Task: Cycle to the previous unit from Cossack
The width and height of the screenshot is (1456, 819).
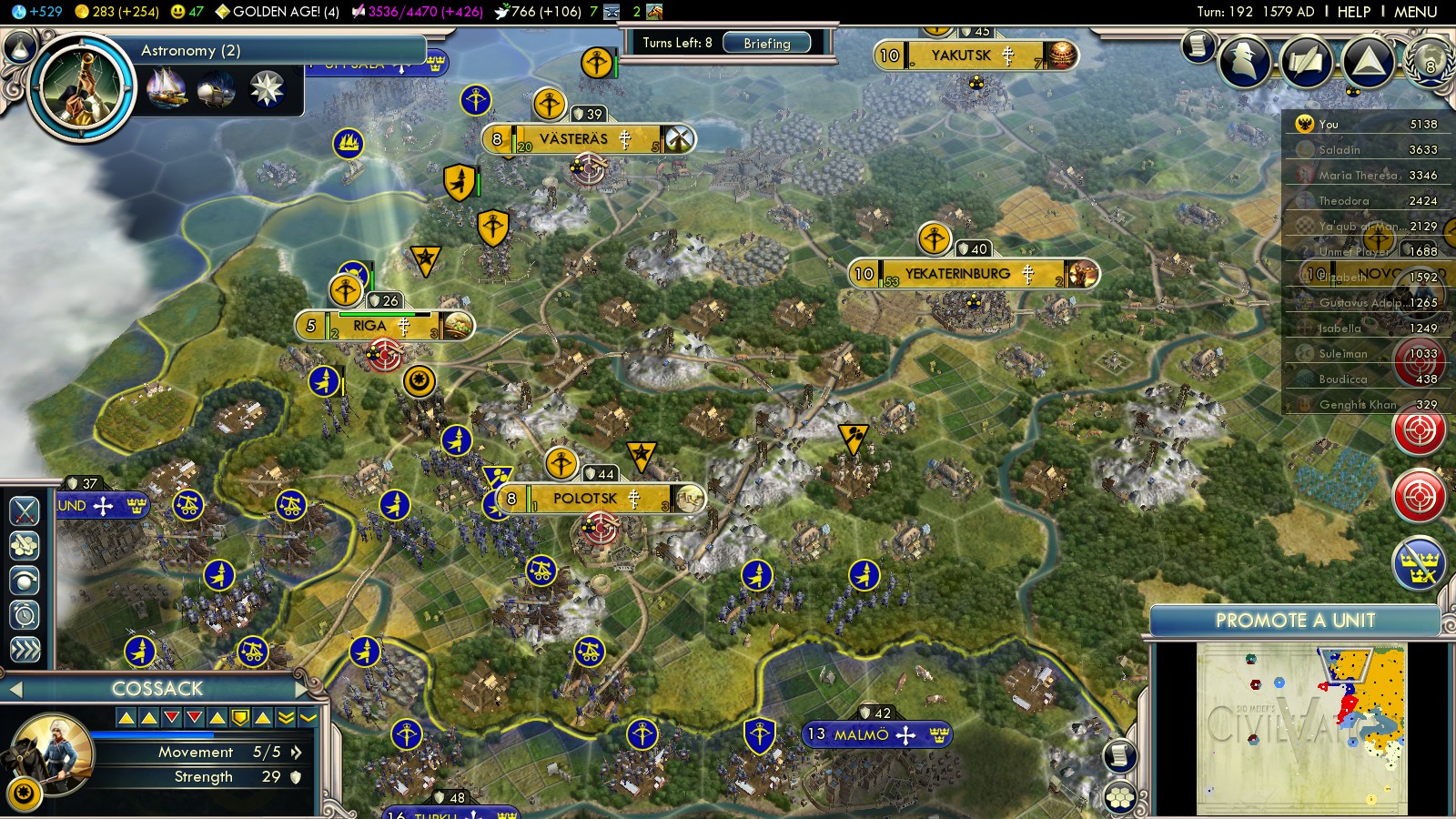Action: point(15,689)
